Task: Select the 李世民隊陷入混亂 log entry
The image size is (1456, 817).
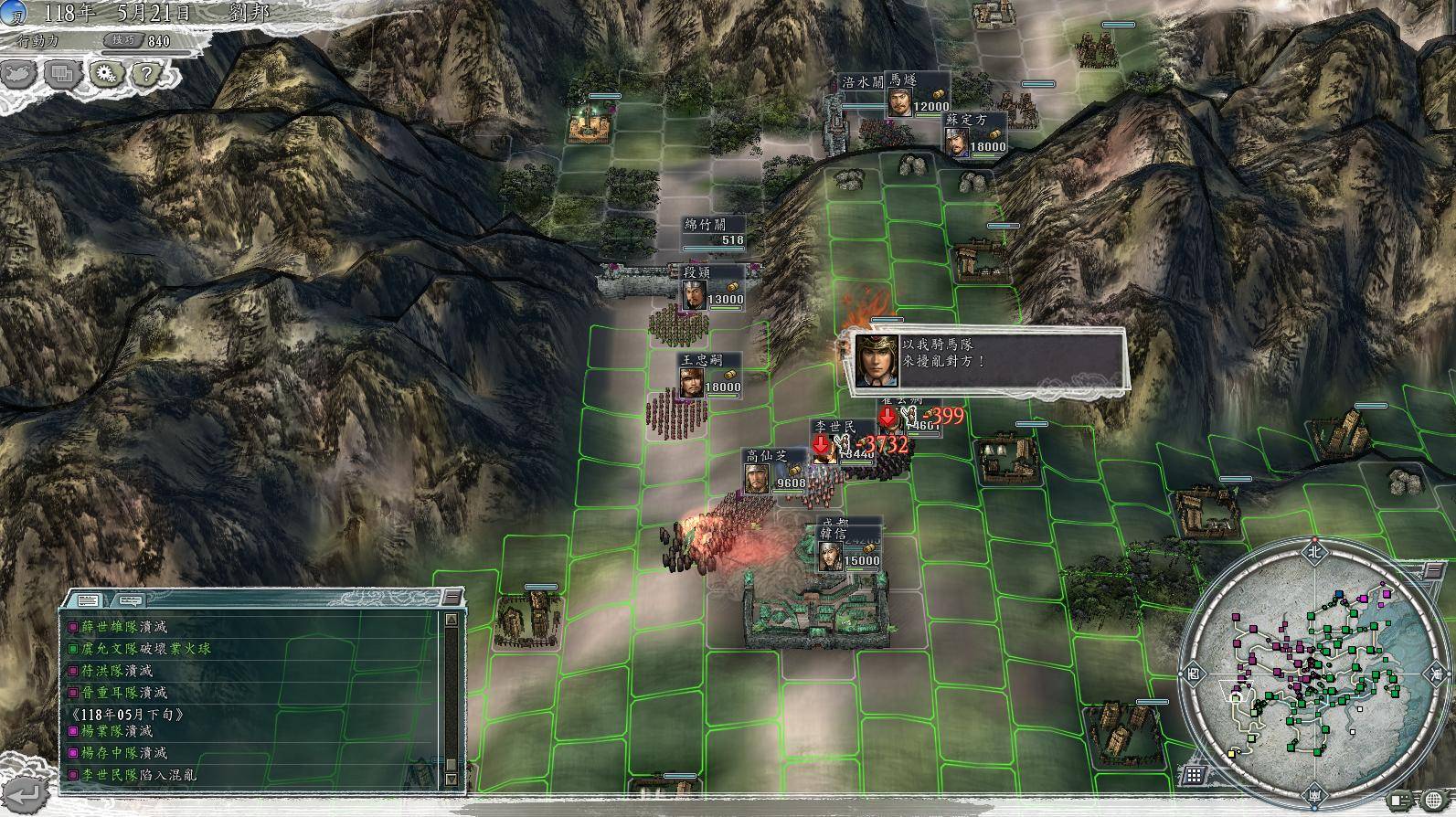Action: point(138,775)
